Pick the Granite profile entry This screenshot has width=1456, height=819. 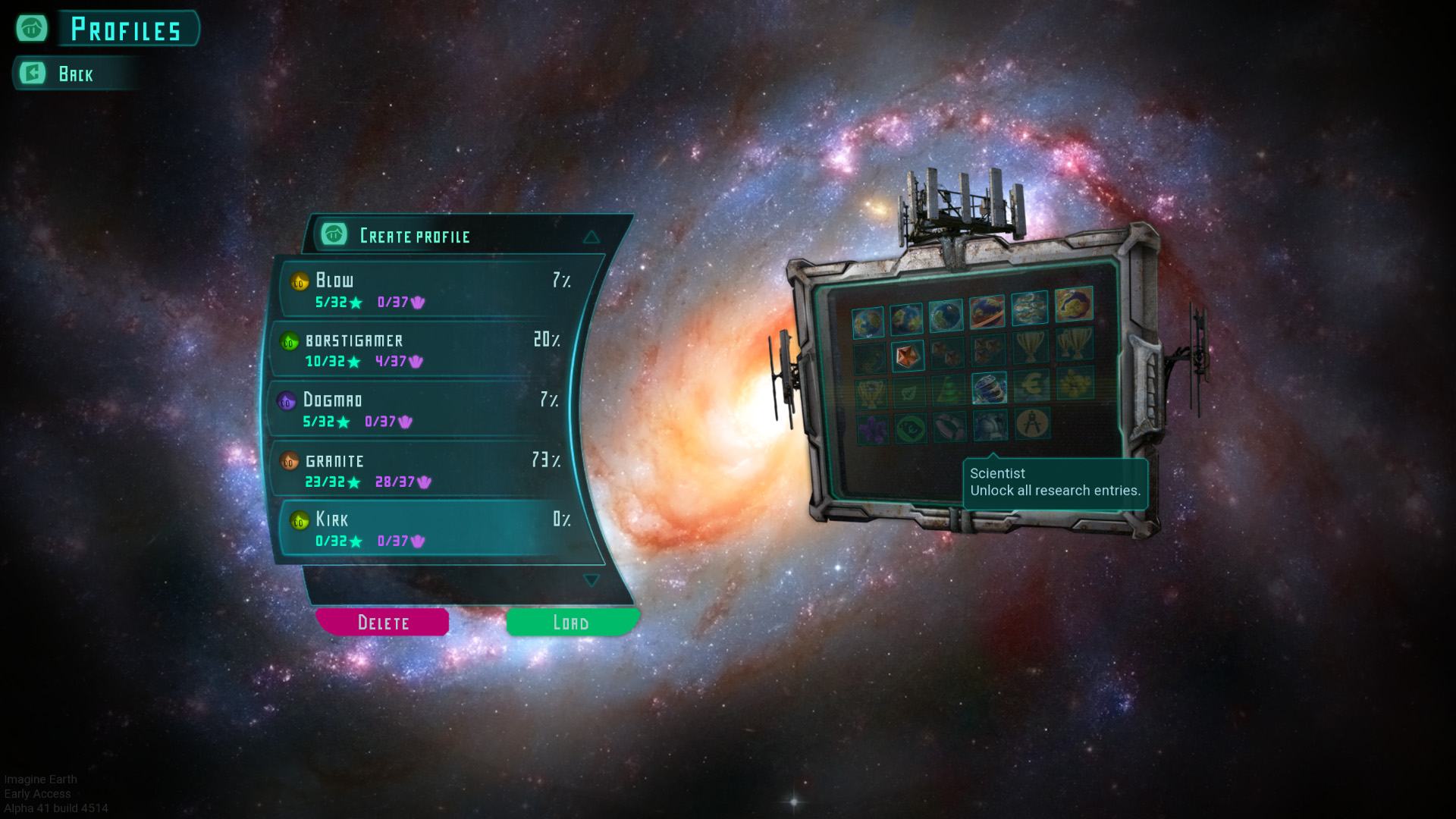tap(425, 469)
